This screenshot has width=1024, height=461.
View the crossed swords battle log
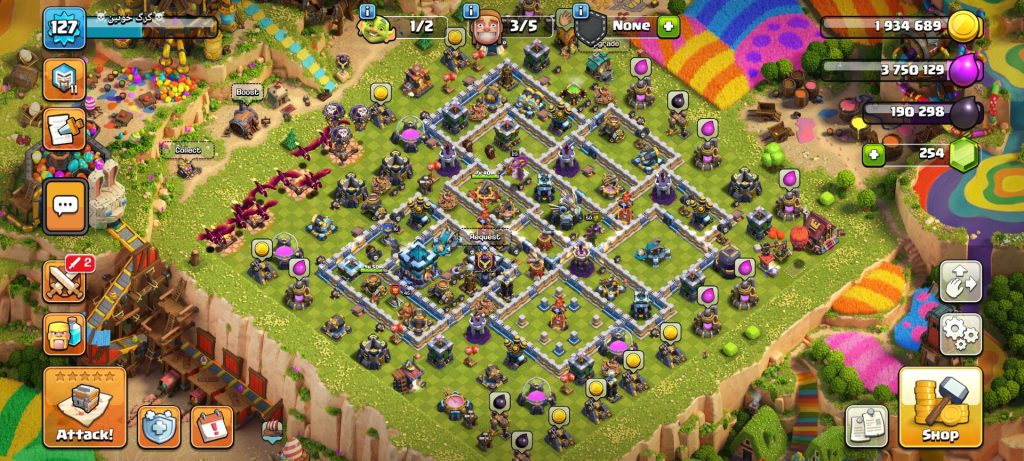tap(63, 282)
